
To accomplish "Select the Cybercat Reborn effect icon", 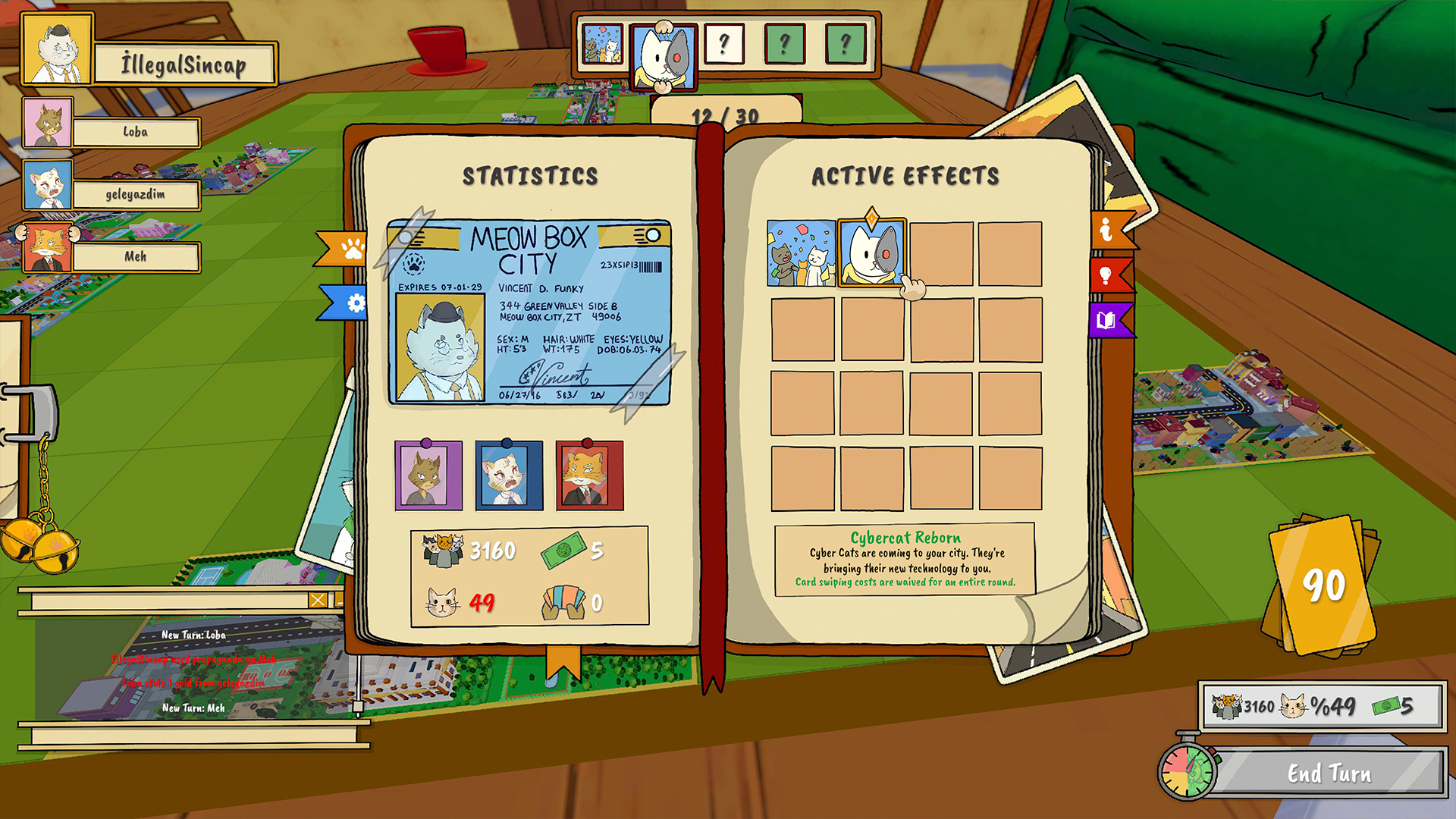I will (x=871, y=252).
